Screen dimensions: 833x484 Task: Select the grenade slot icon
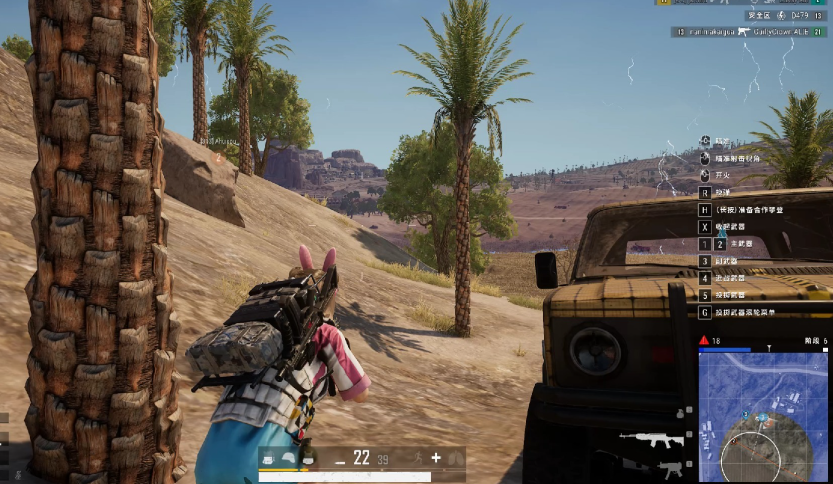click(679, 412)
